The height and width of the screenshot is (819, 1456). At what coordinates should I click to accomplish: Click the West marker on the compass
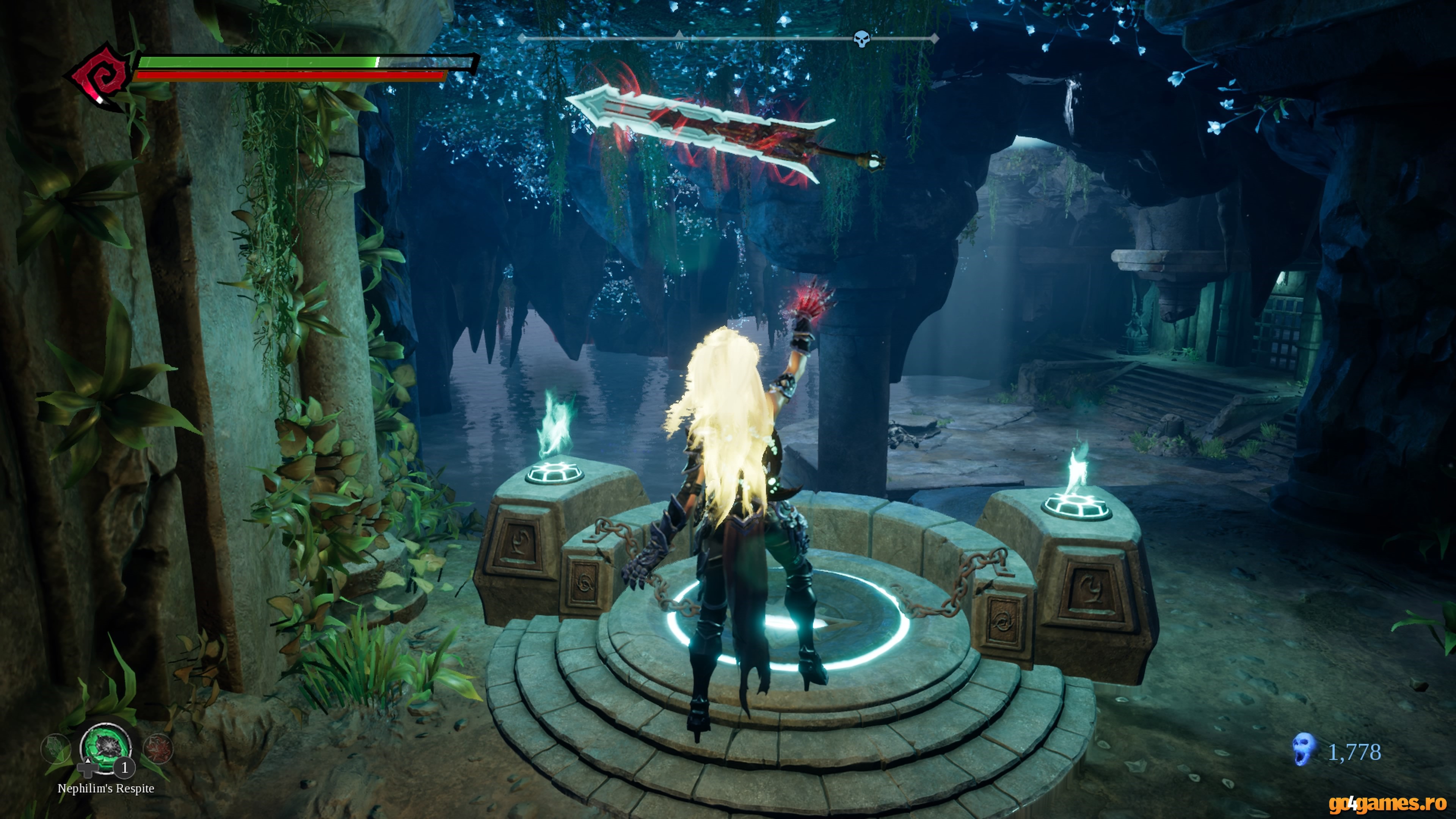point(679,44)
